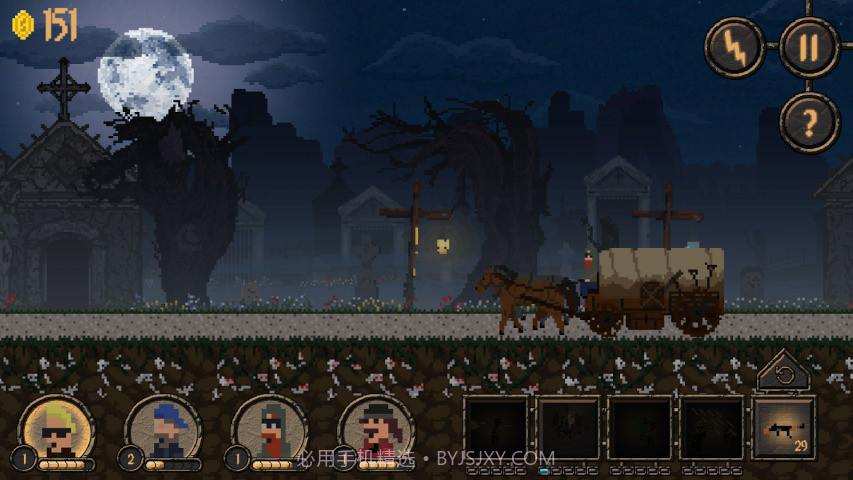The image size is (853, 480).
Task: Select the gun weapon slot with 29 ammo
Action: click(783, 429)
